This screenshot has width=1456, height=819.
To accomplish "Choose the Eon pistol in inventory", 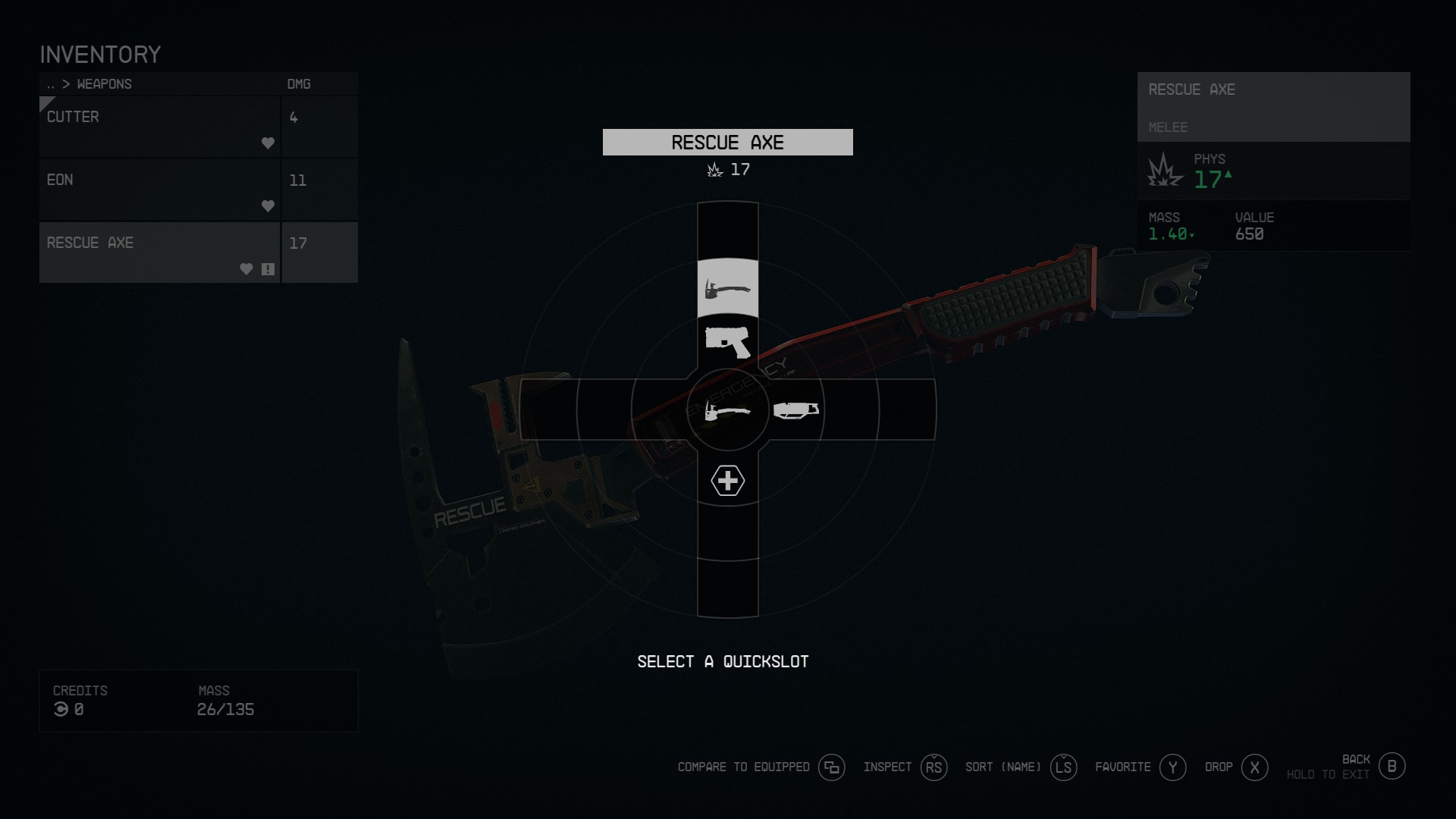I will click(159, 190).
